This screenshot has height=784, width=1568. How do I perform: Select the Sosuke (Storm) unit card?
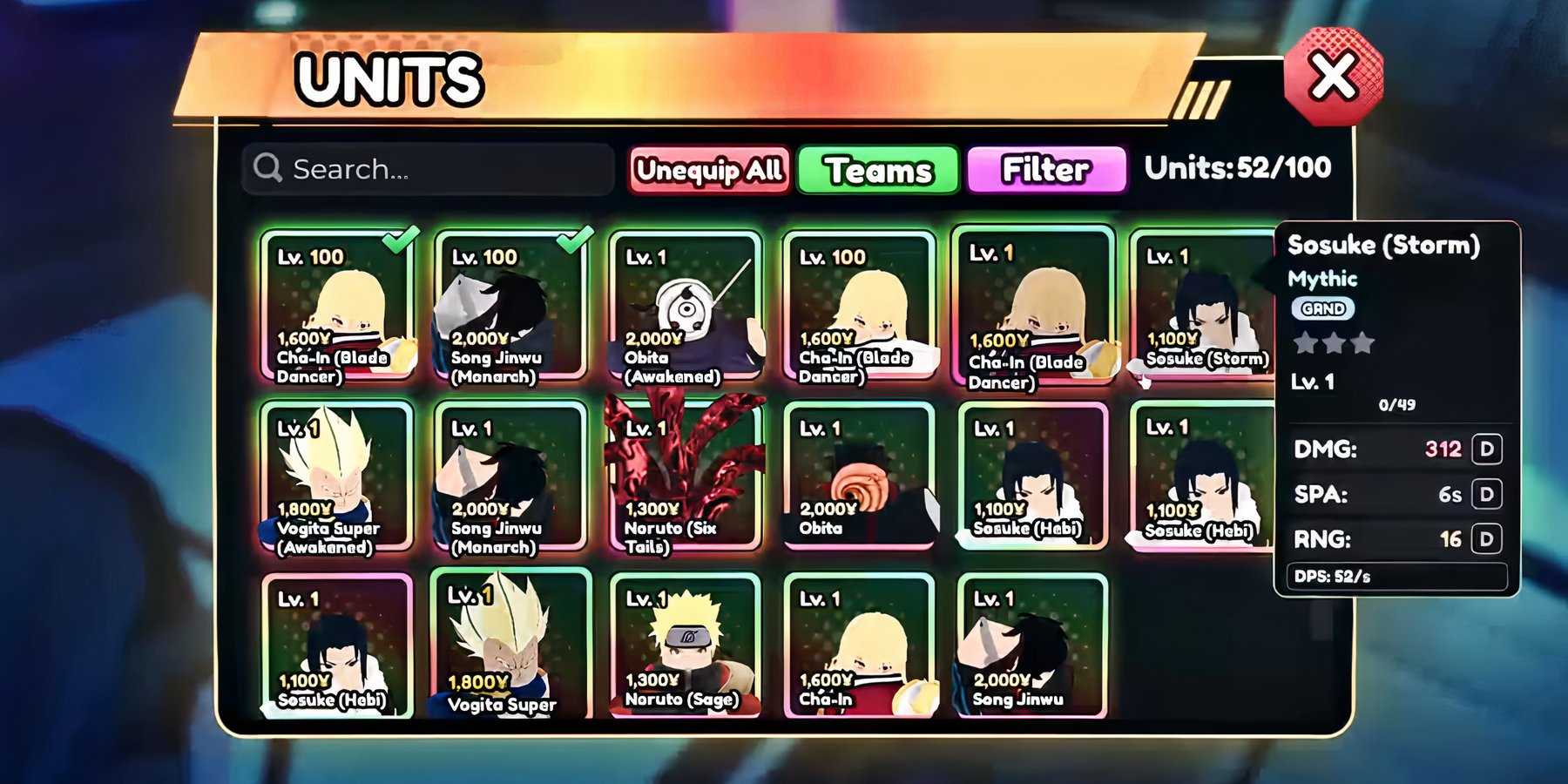(x=1202, y=305)
